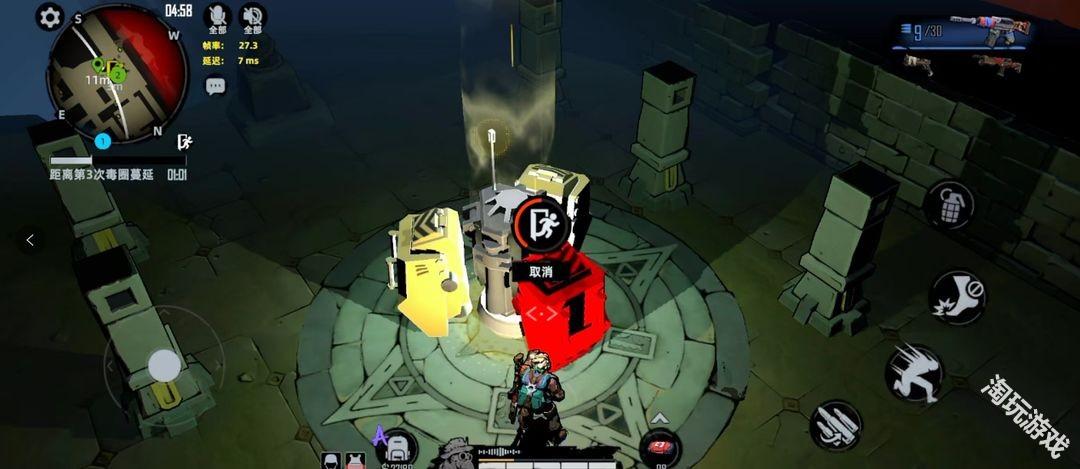
Task: Select the helmet equipment slot
Action: [x=331, y=460]
